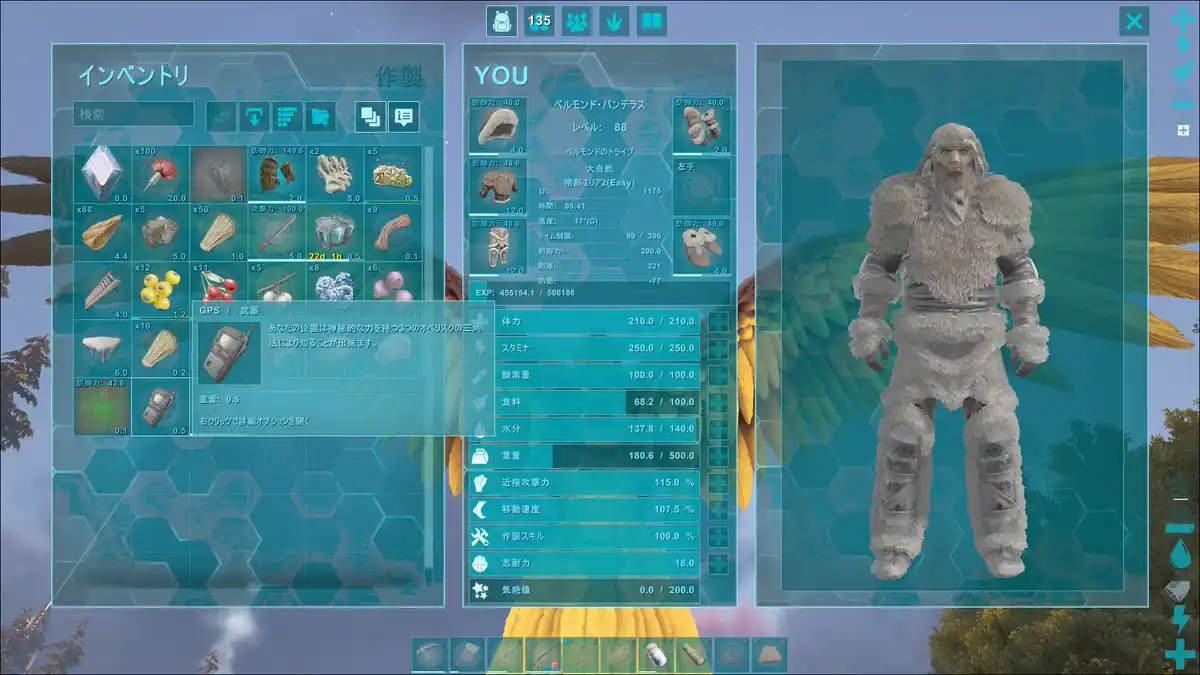Add a point to 体力 health stat
The image size is (1200, 675).
(x=718, y=321)
